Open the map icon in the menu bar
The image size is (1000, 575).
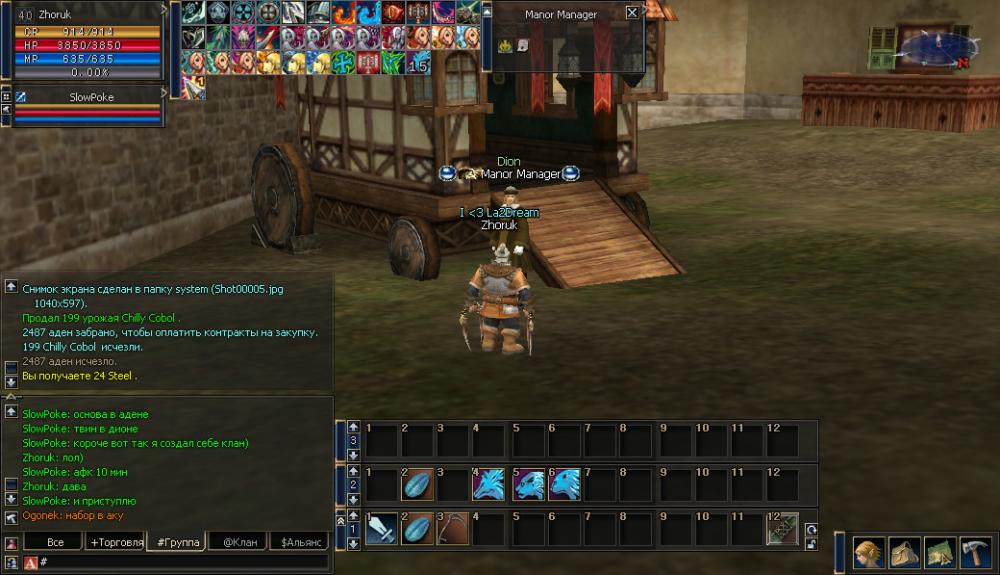[941, 553]
